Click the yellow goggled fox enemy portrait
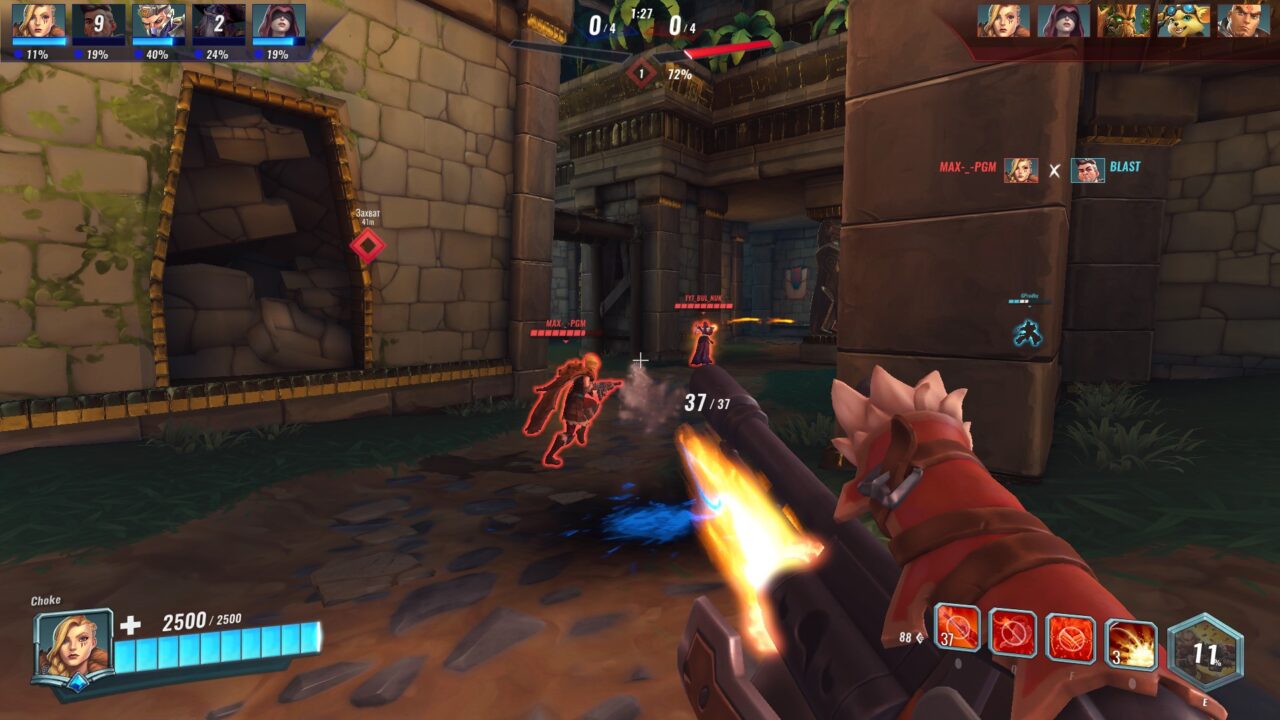Image resolution: width=1280 pixels, height=720 pixels. (x=1183, y=20)
